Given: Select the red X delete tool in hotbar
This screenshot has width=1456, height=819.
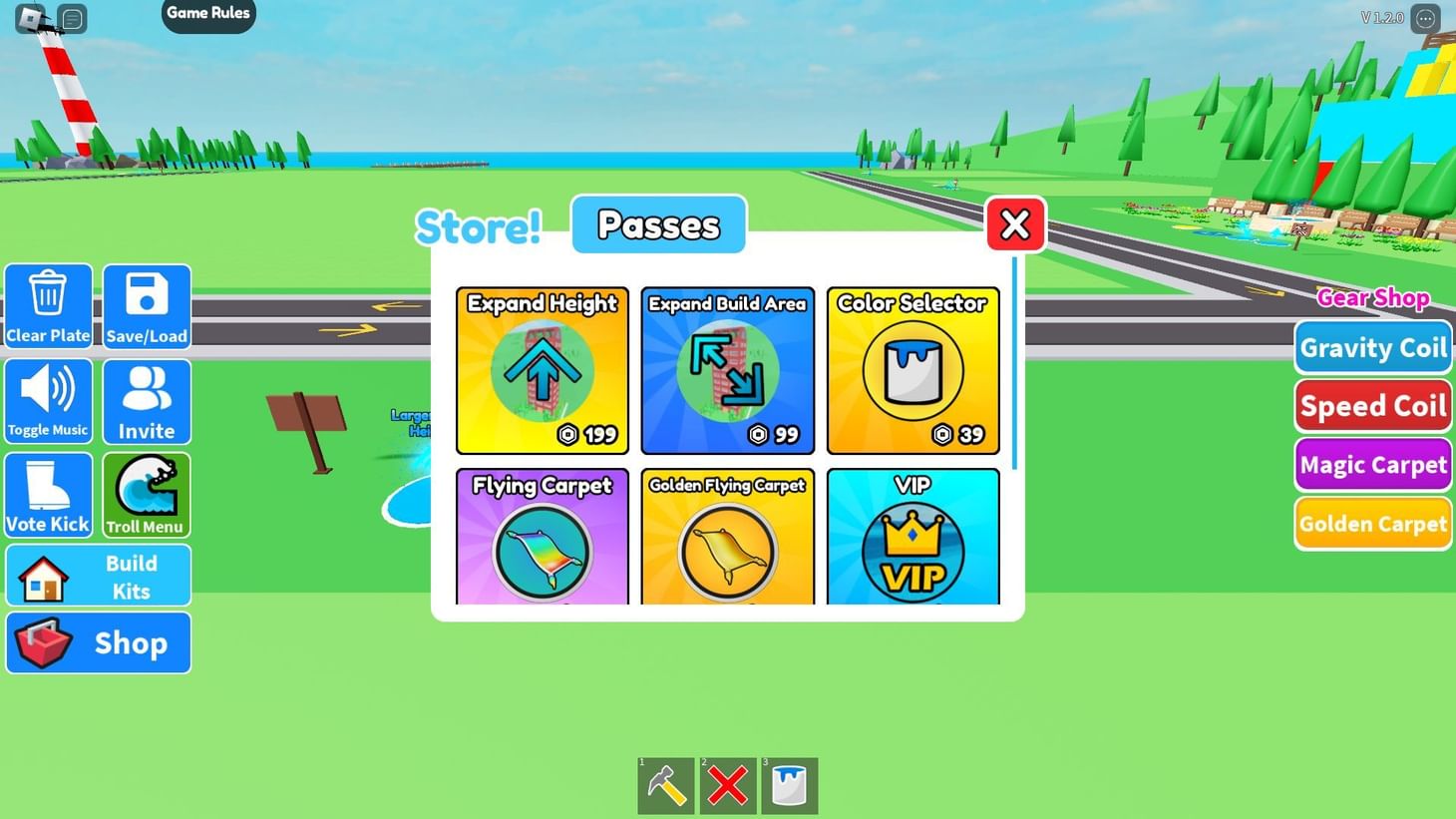Looking at the screenshot, I should [727, 785].
